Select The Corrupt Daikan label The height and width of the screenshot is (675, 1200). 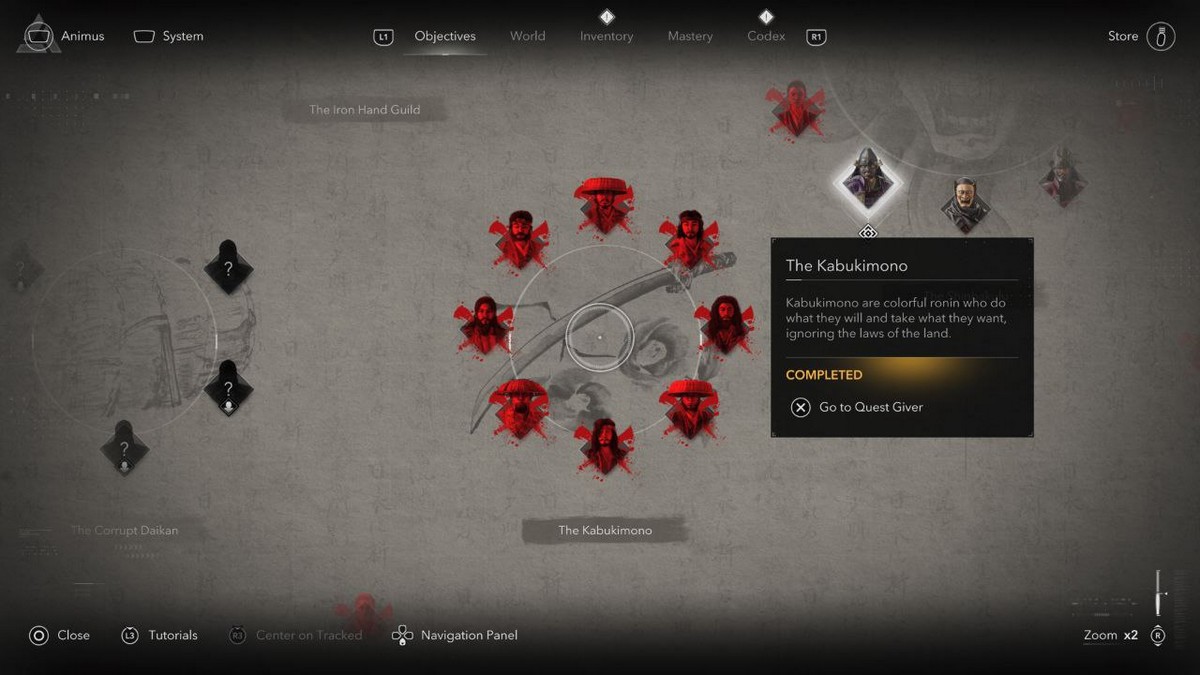[x=124, y=530]
